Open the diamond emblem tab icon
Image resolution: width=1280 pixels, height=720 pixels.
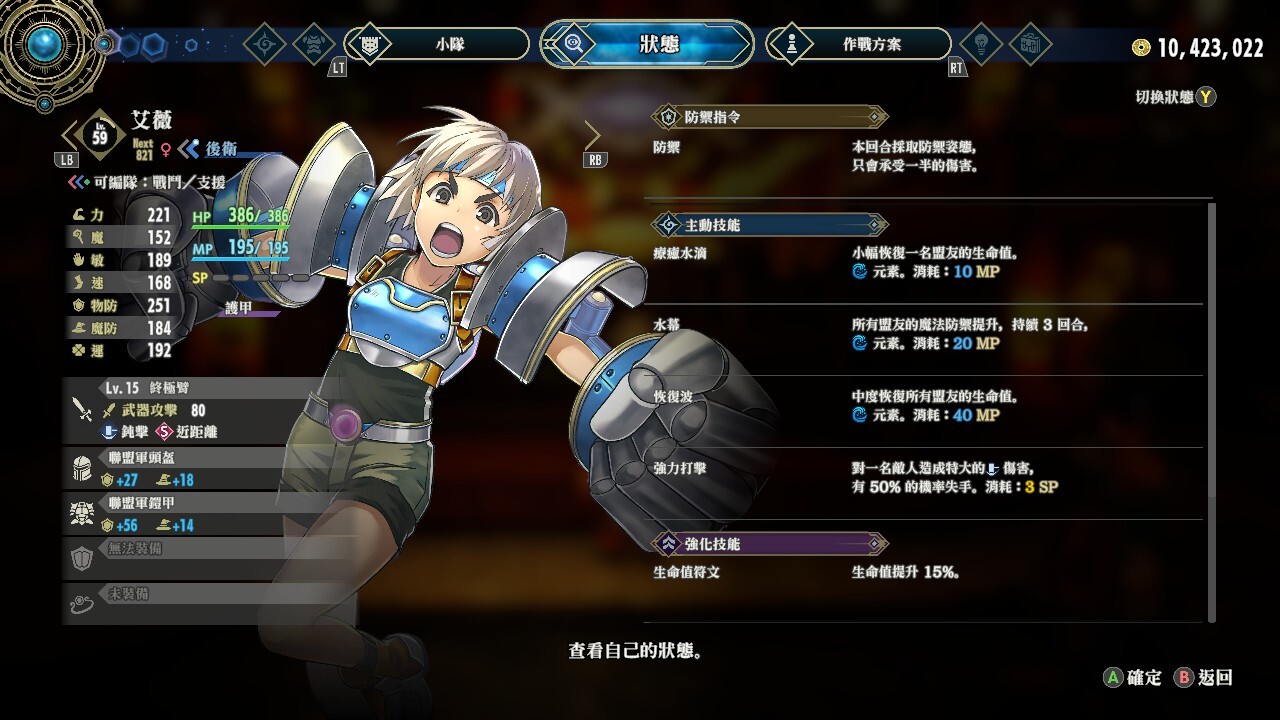point(265,44)
